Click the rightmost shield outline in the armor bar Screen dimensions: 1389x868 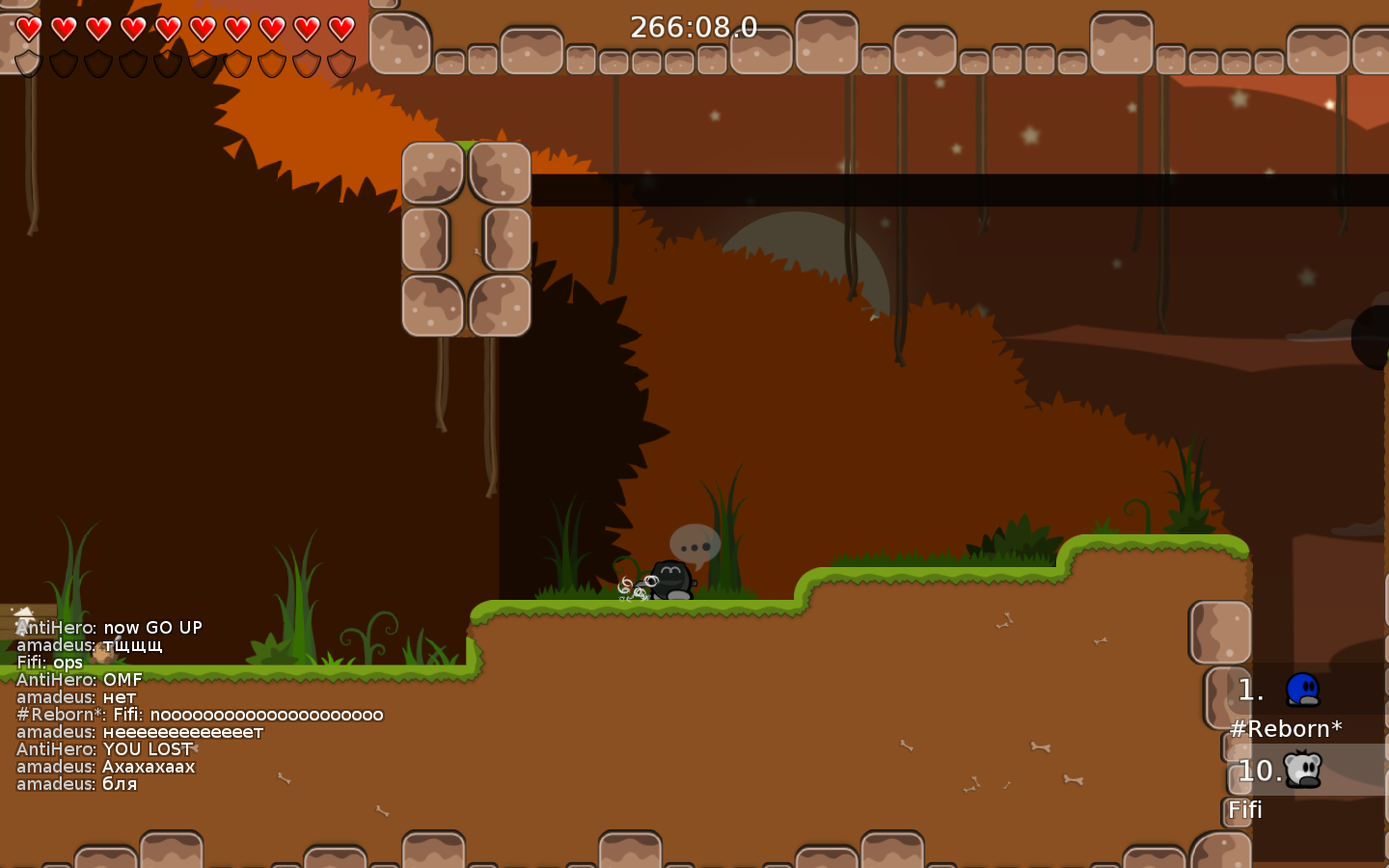coord(340,65)
